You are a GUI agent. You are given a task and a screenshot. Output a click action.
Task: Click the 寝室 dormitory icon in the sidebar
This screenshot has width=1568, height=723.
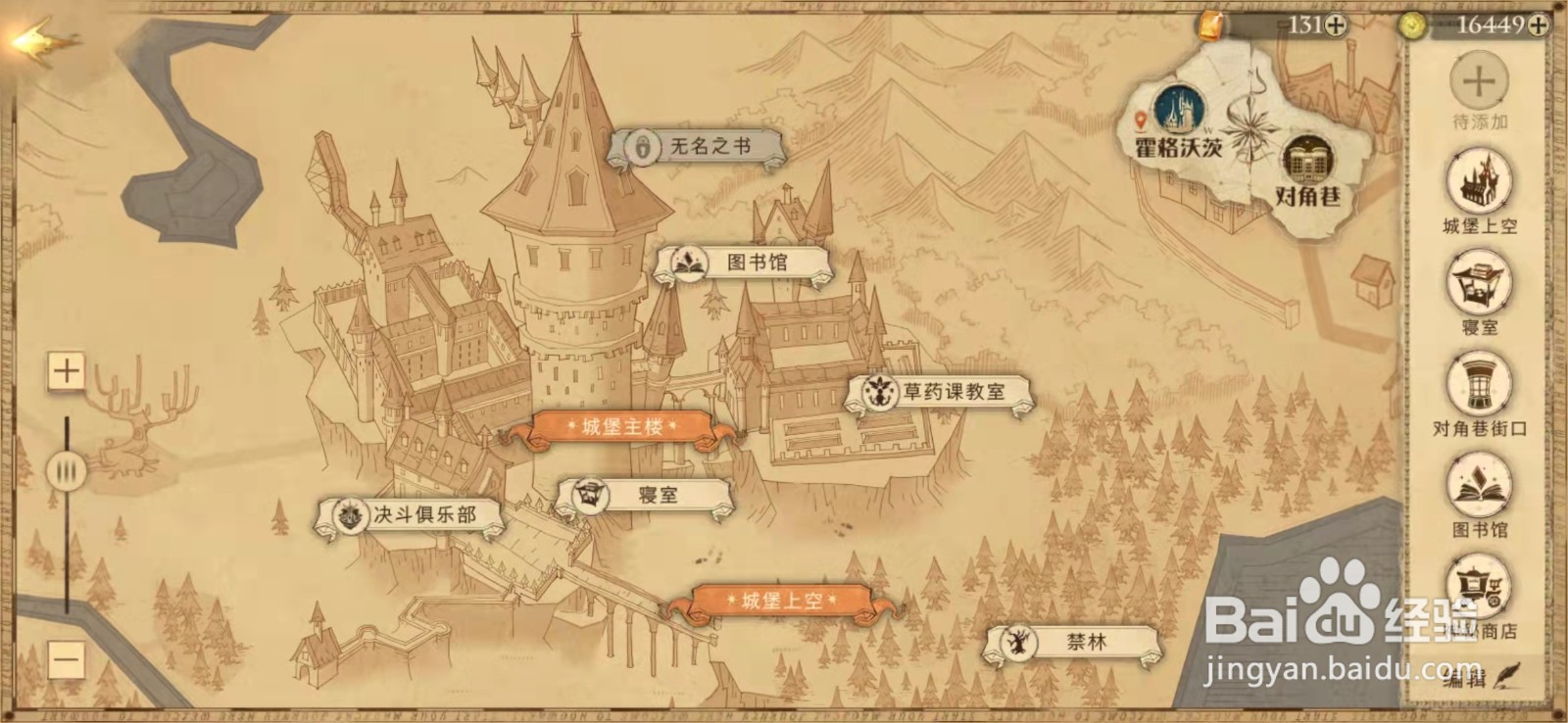[1481, 280]
